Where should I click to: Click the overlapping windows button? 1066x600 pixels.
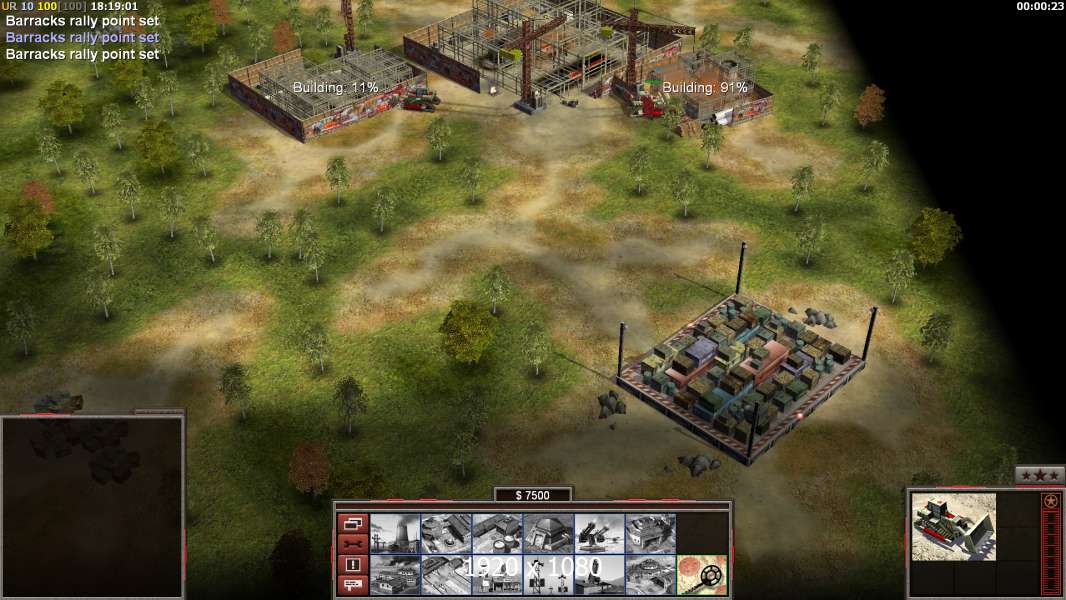coord(352,523)
